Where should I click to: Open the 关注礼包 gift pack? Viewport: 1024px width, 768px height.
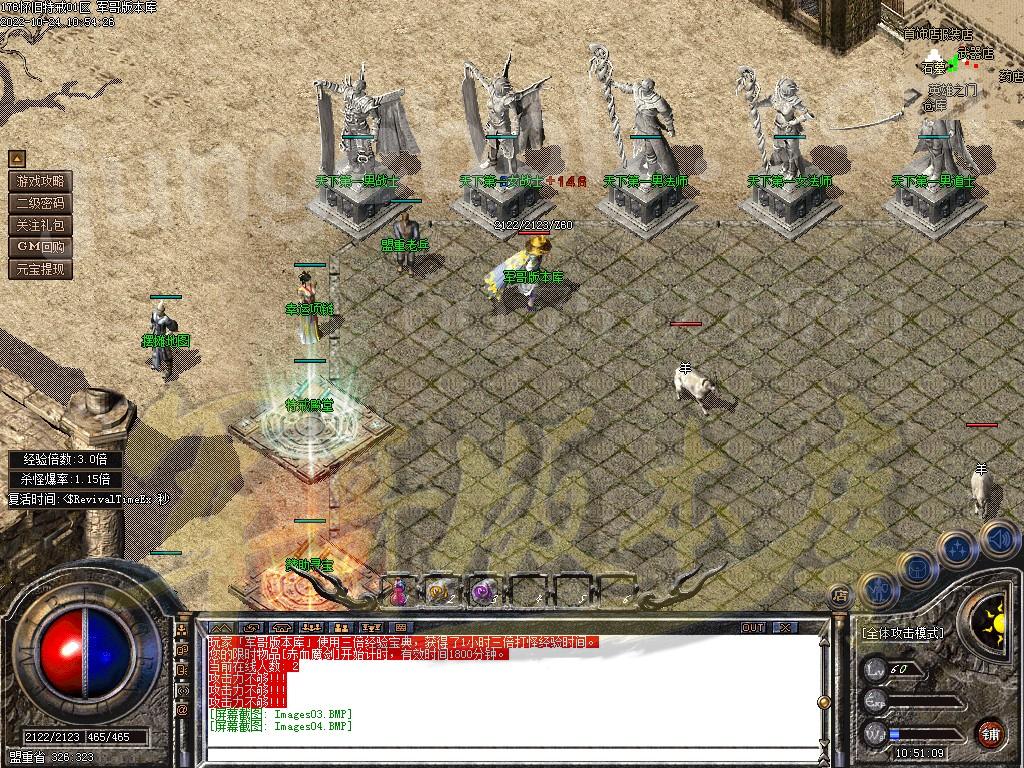pos(40,225)
